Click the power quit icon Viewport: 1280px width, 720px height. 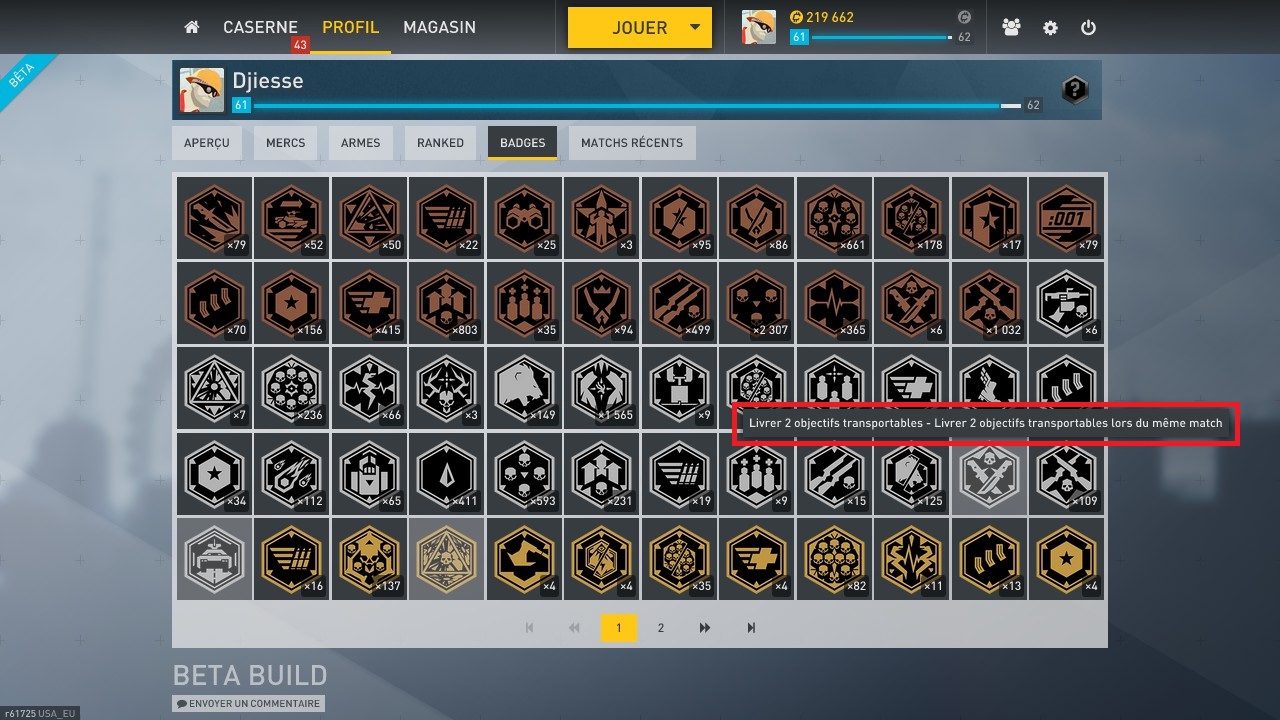tap(1089, 28)
